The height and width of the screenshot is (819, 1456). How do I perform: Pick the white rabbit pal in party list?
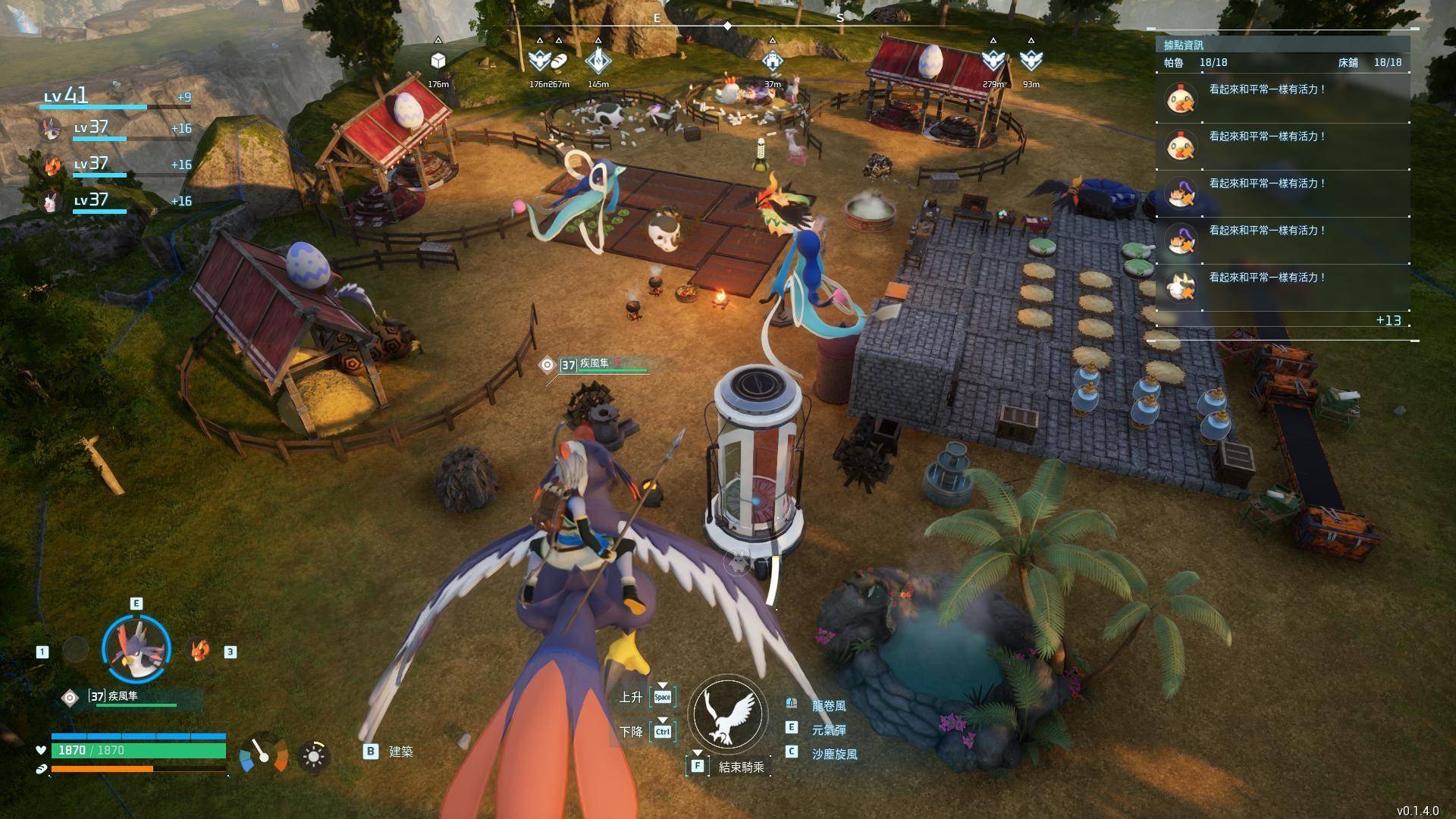tap(51, 202)
